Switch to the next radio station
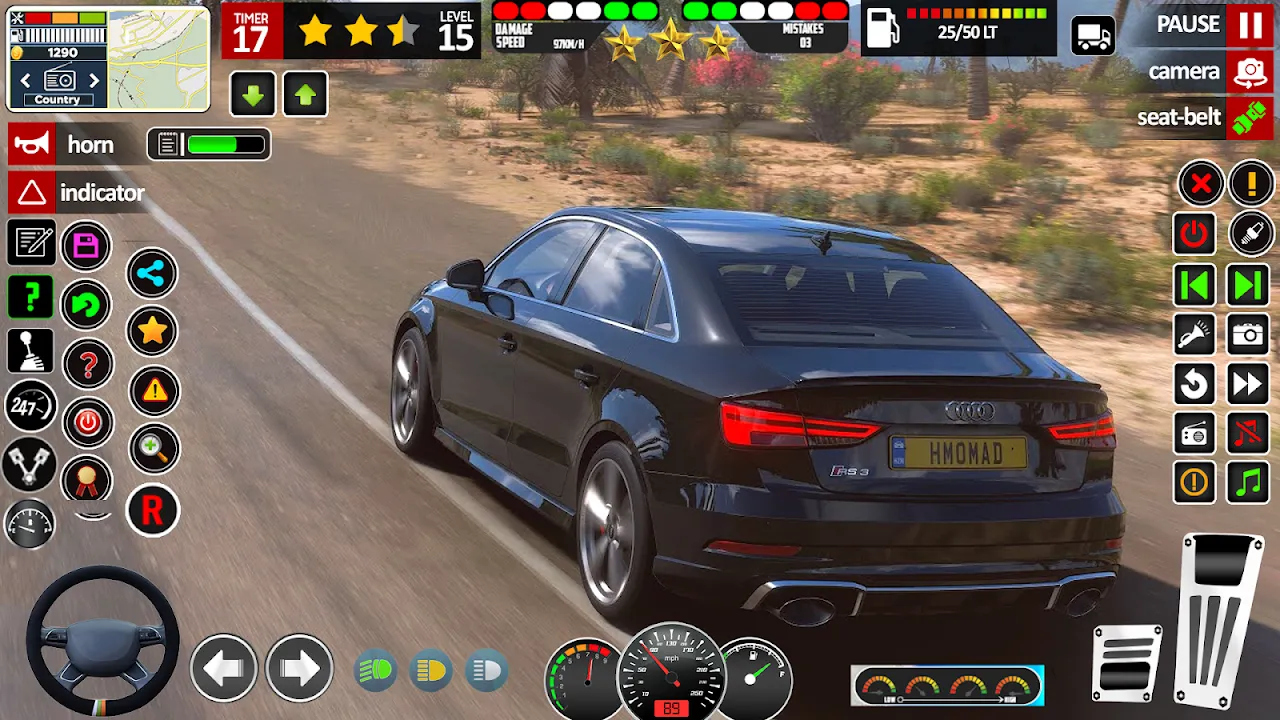 pos(94,80)
